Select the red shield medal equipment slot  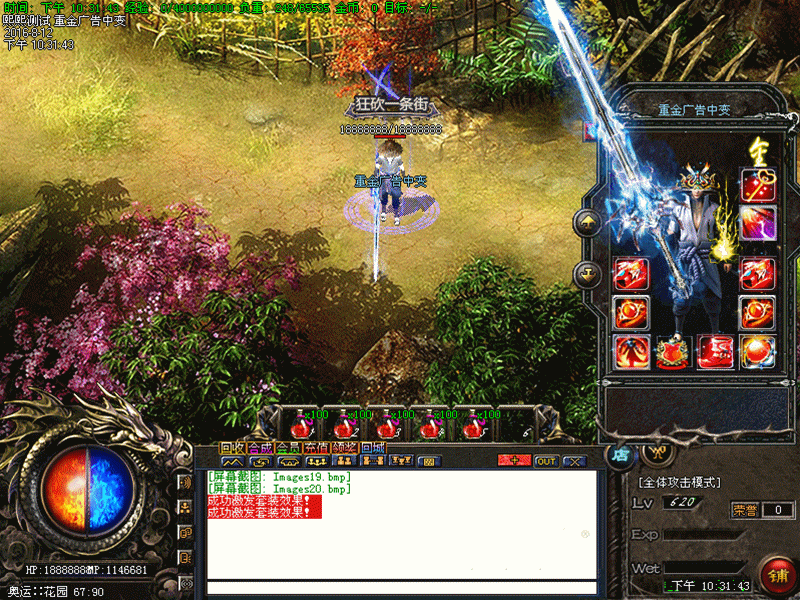672,351
